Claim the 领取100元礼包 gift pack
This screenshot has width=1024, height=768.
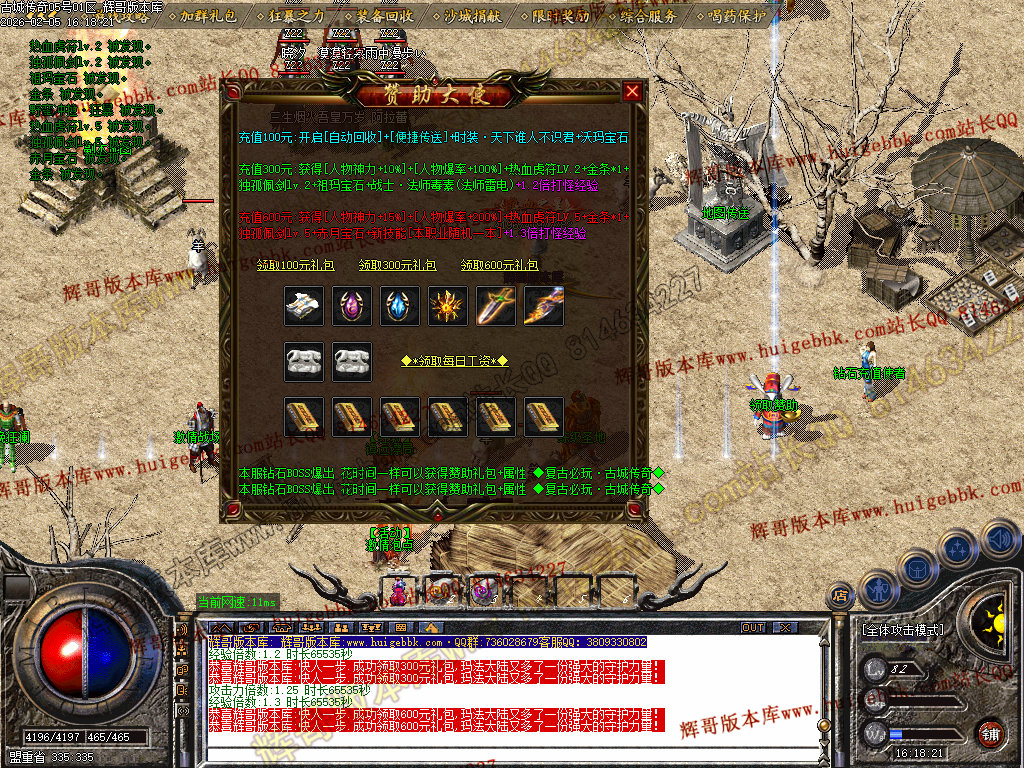coord(285,265)
